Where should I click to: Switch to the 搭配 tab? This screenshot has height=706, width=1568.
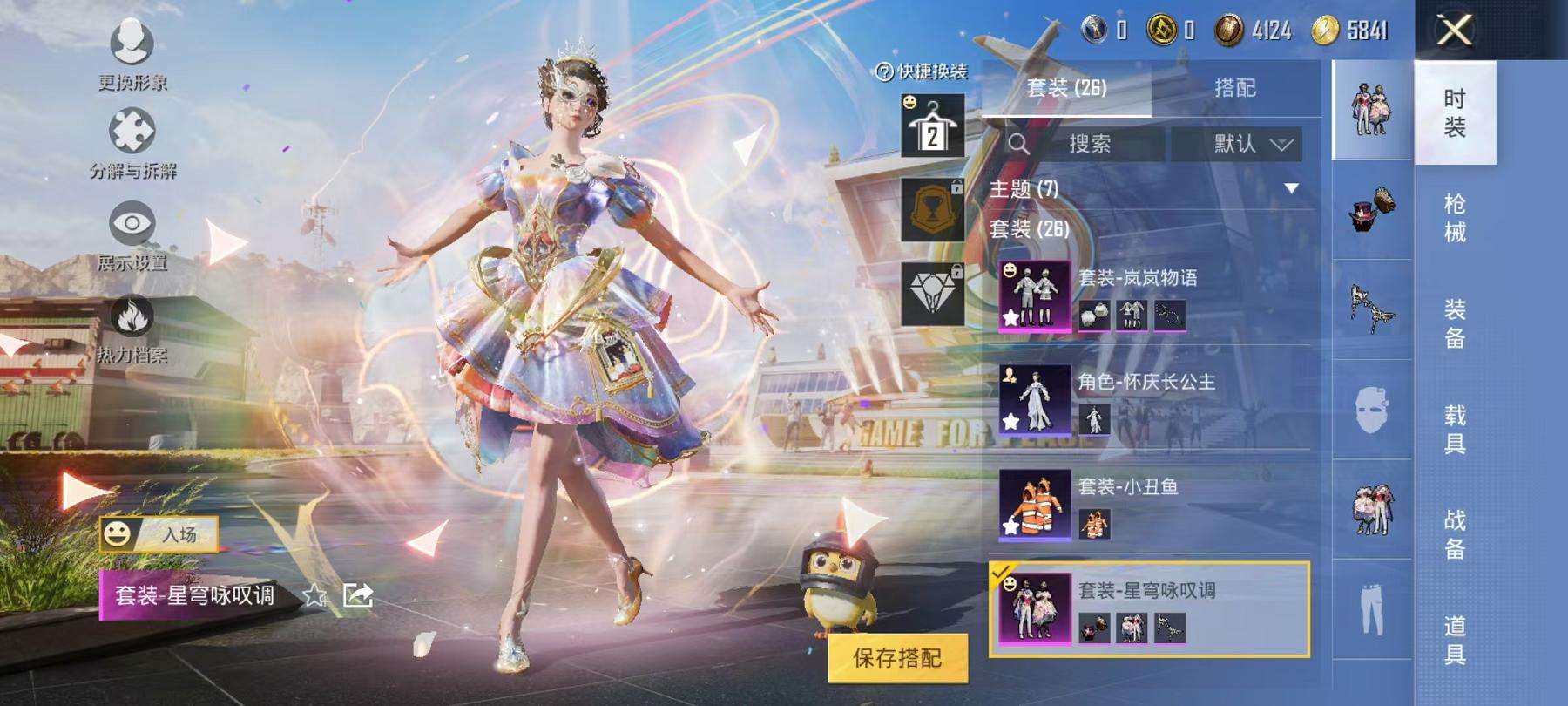point(1237,89)
